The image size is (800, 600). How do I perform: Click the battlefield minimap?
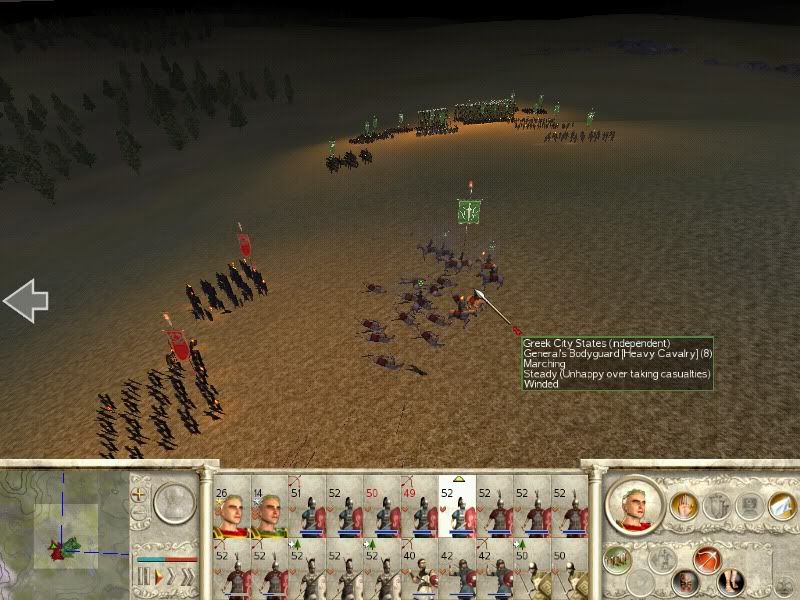(65, 530)
